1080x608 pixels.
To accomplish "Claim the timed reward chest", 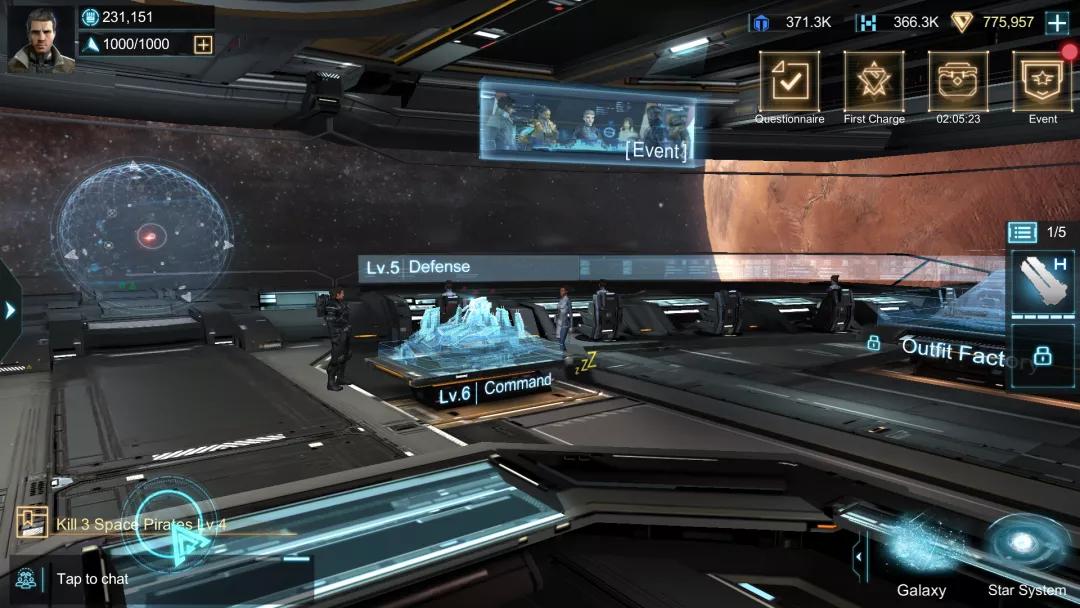I will (958, 81).
